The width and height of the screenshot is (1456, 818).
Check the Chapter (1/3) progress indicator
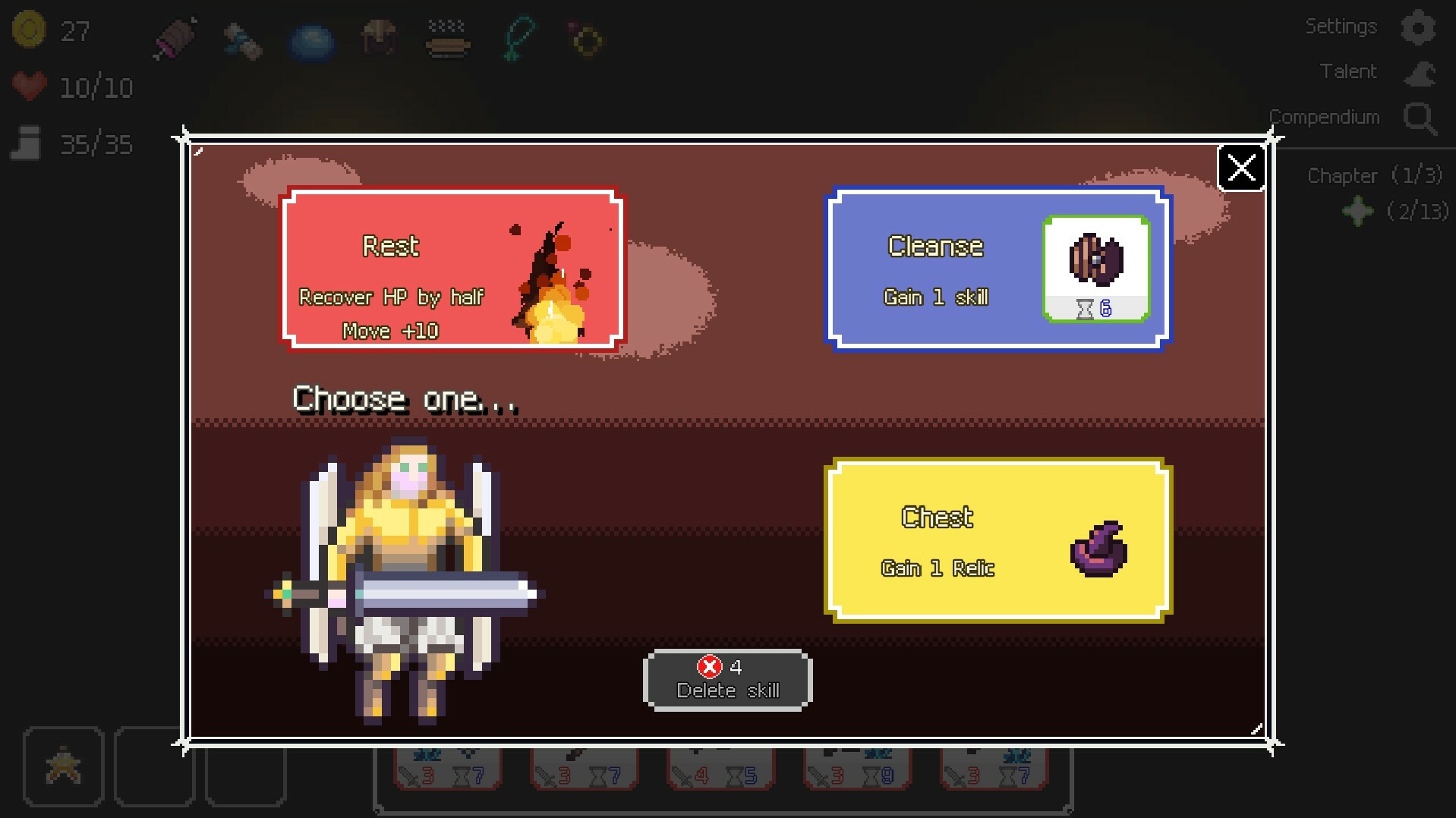click(x=1374, y=175)
